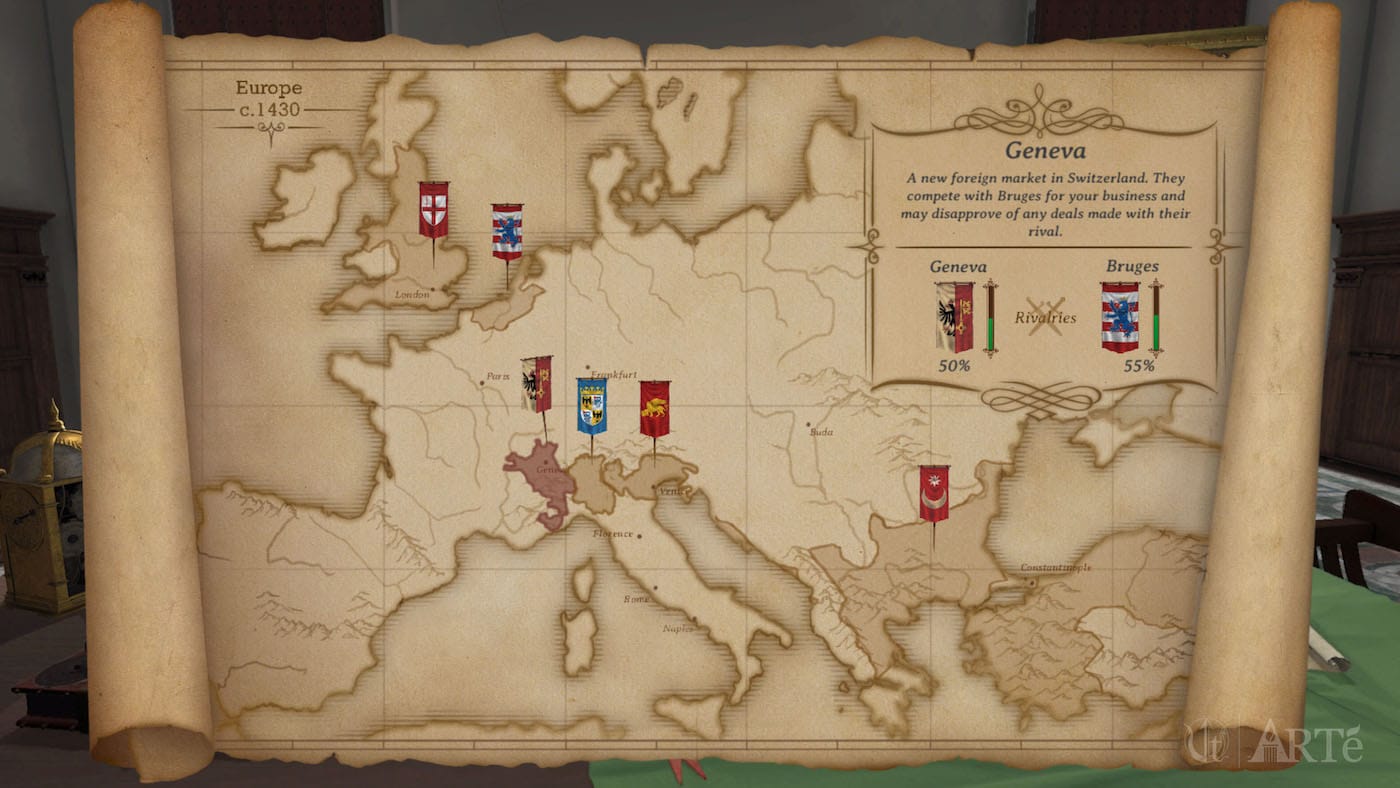Select the London red cross banner on map
Viewport: 1400px width, 788px height.
433,210
